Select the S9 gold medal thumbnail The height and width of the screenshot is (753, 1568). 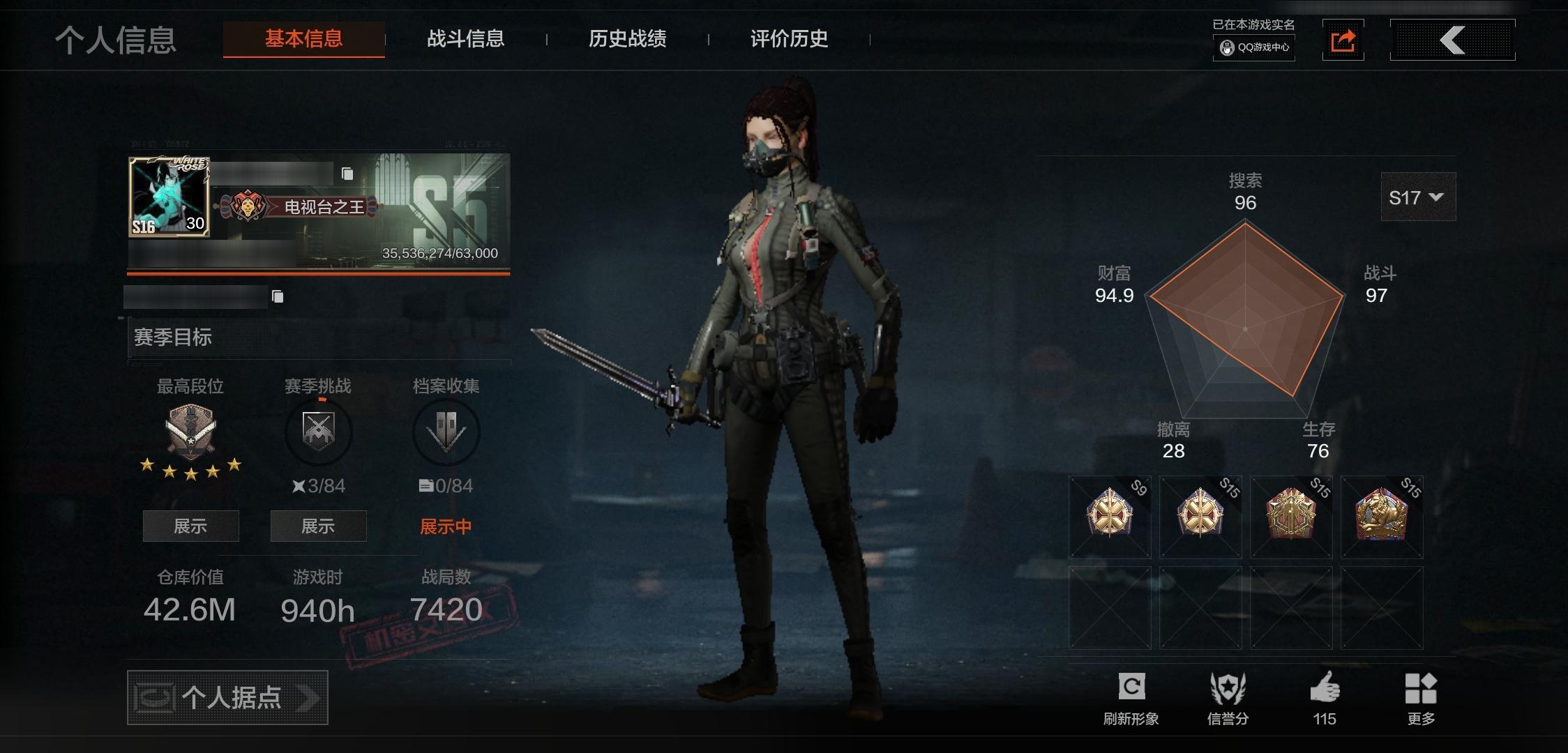click(x=1109, y=517)
